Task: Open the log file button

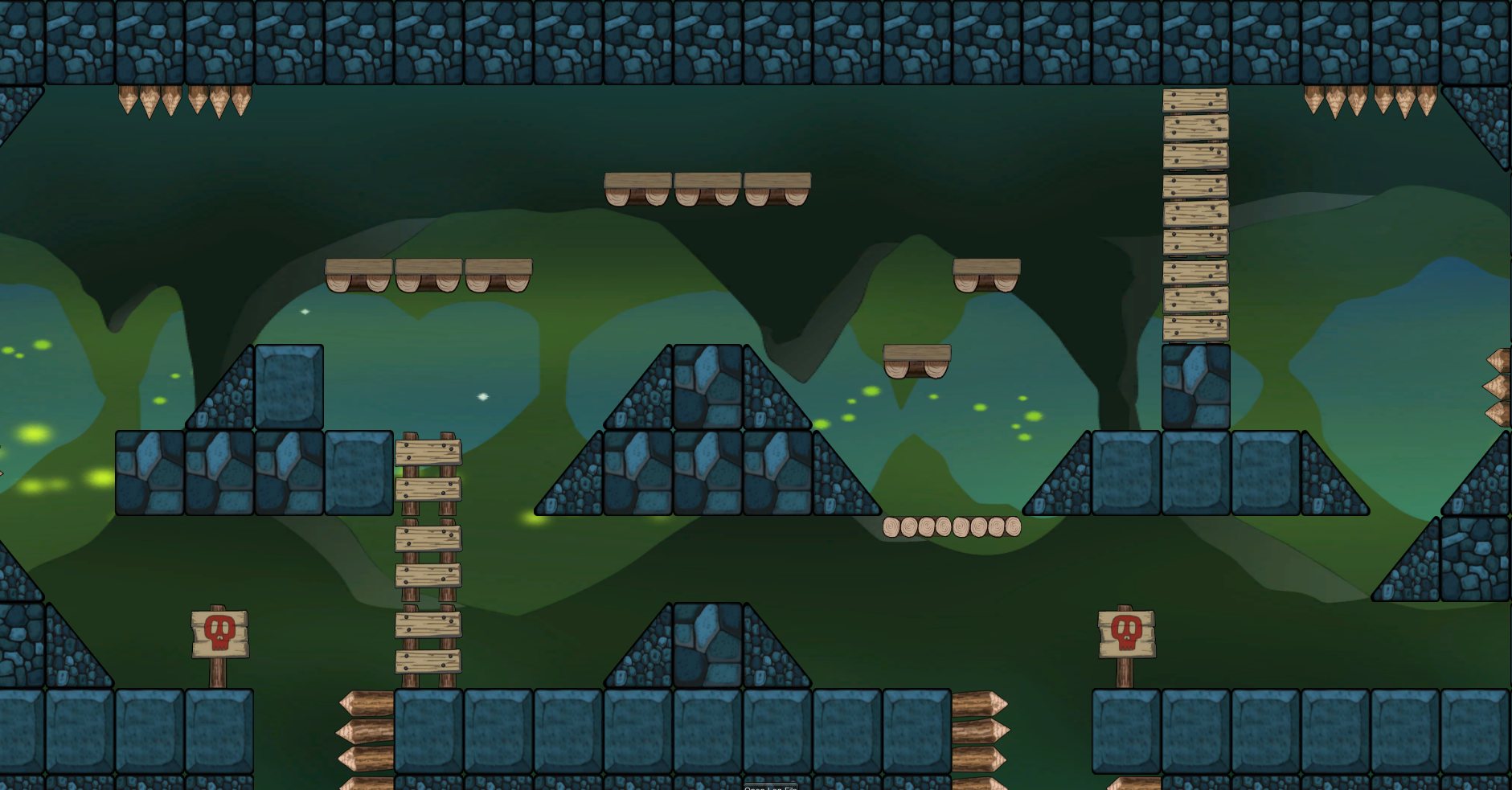Action: point(770,787)
